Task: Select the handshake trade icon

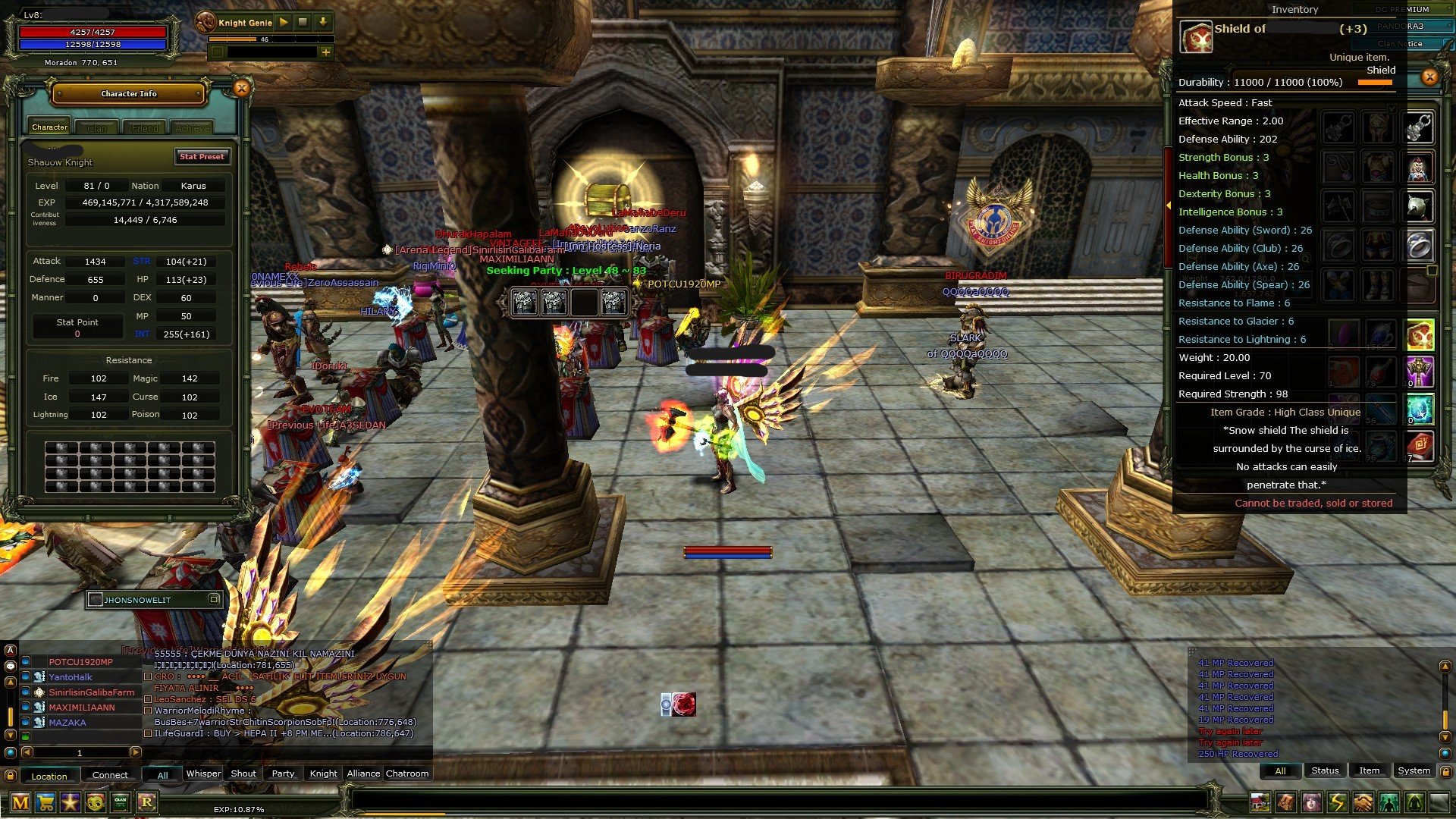Action: tap(1362, 802)
